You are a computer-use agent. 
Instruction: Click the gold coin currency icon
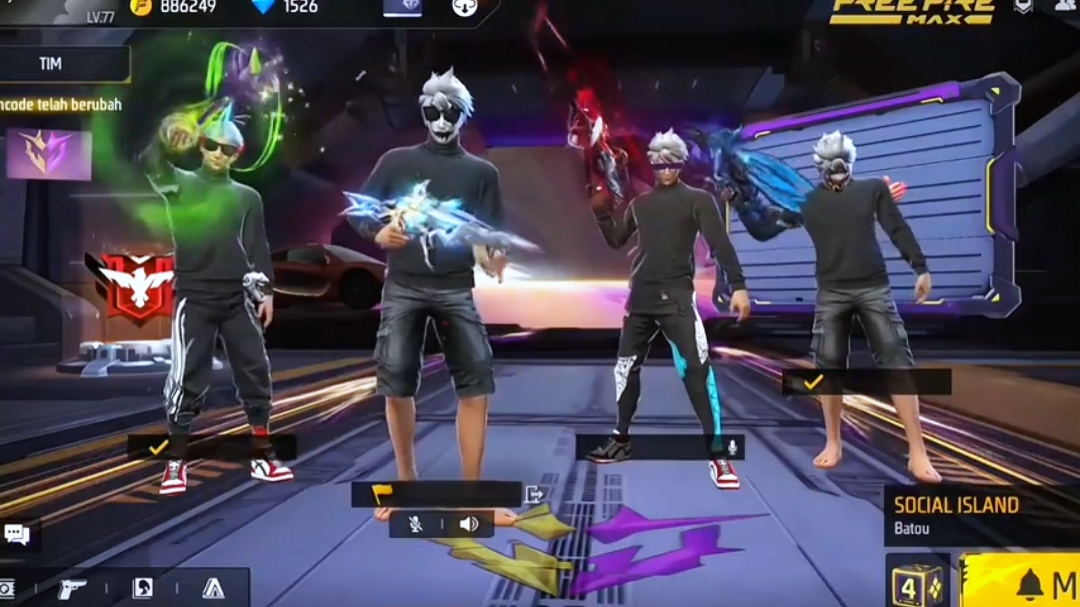click(x=141, y=6)
